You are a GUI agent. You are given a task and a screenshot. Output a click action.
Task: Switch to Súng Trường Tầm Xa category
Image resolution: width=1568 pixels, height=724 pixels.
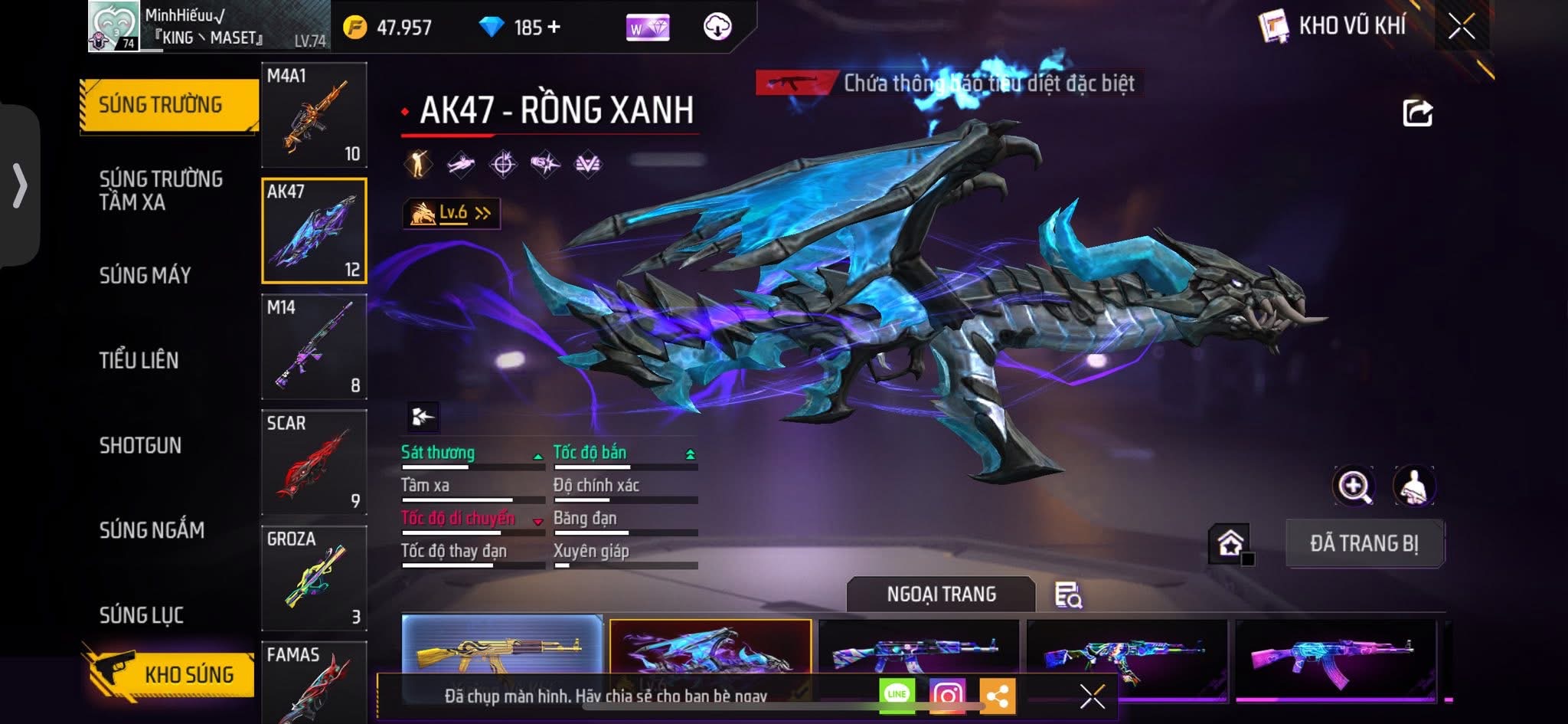pos(161,190)
